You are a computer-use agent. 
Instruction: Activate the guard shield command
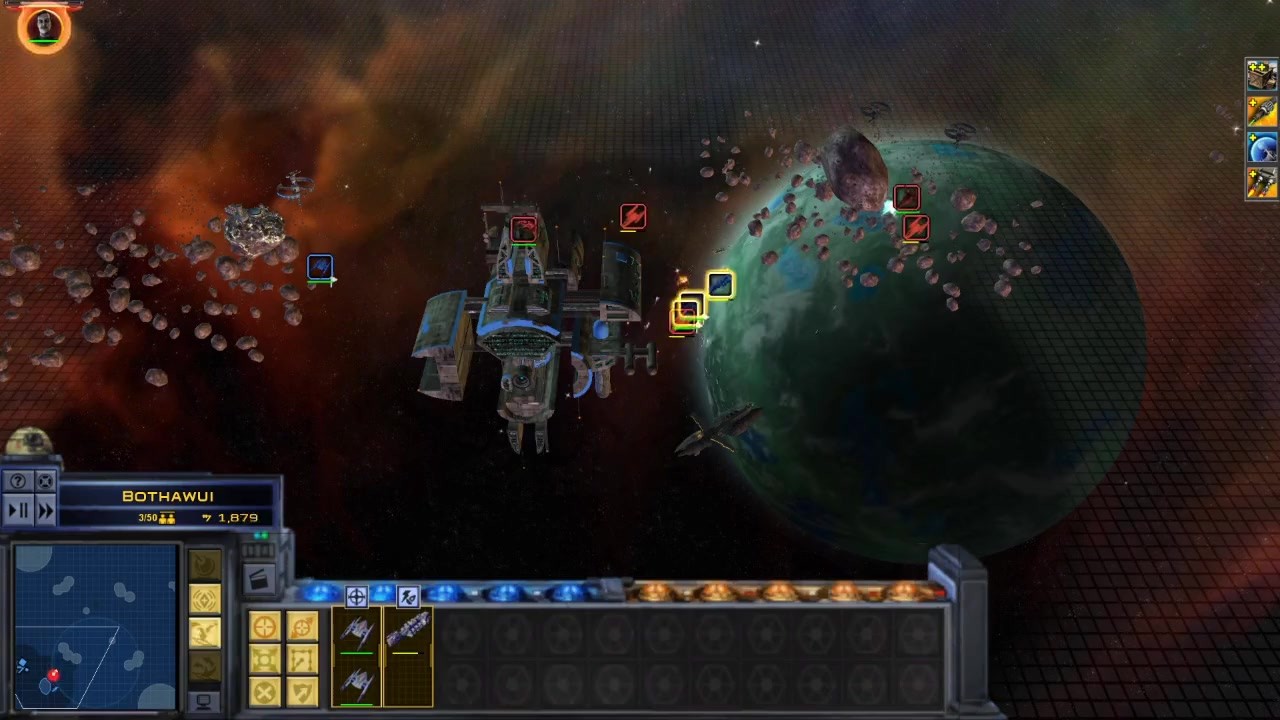[x=302, y=691]
